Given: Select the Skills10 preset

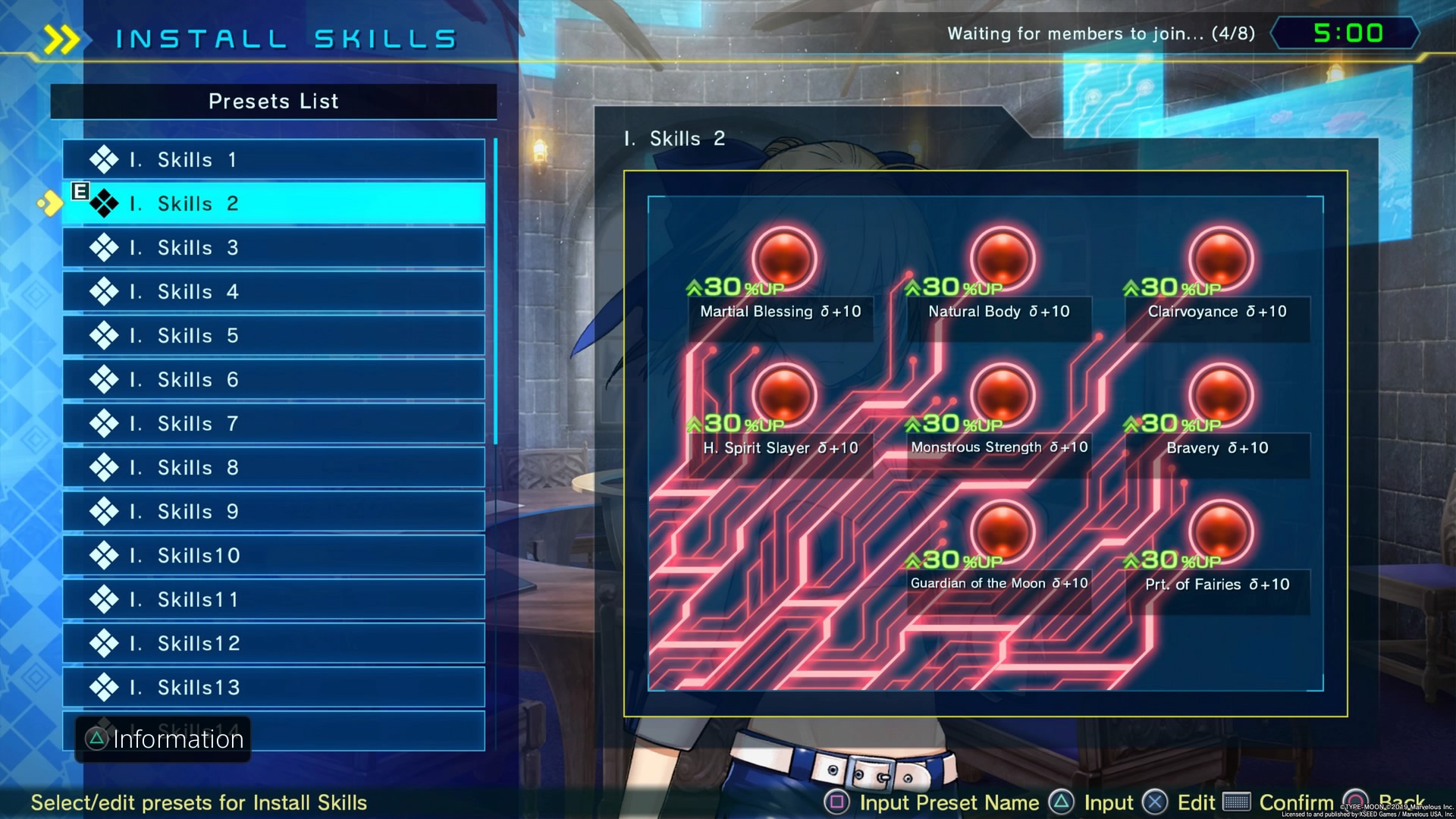Looking at the screenshot, I should click(273, 556).
